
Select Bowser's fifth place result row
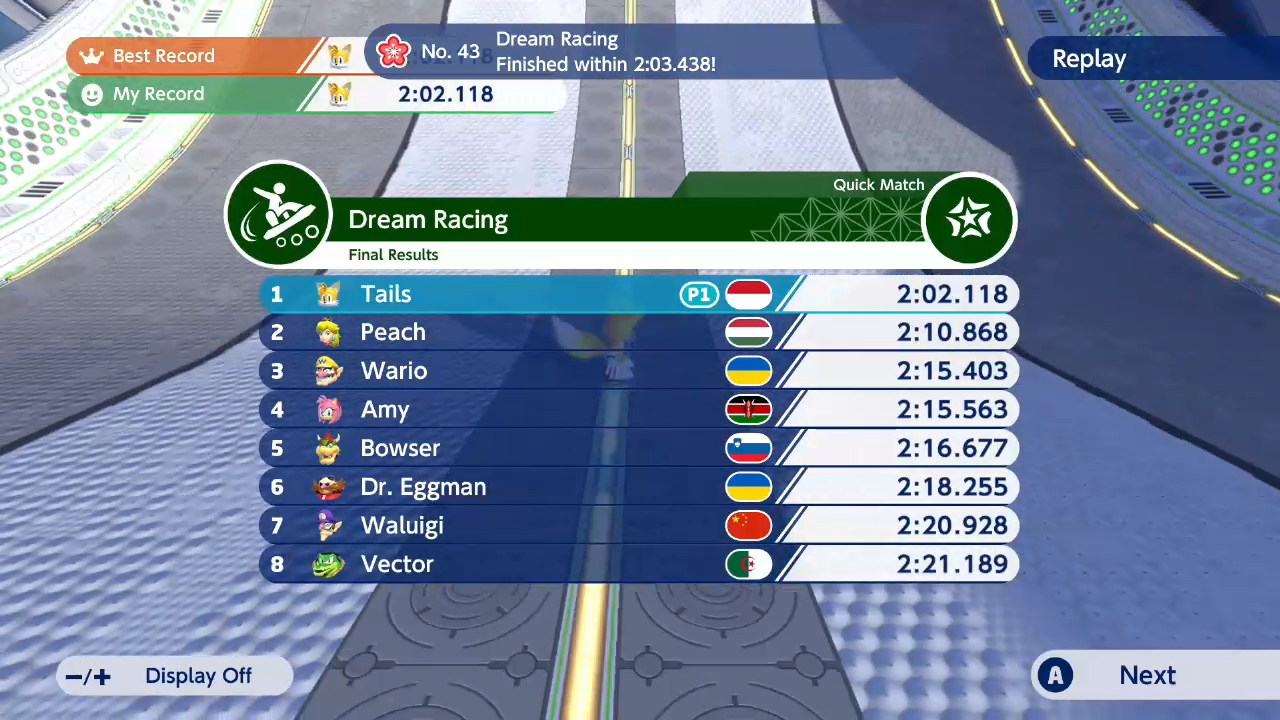click(638, 448)
